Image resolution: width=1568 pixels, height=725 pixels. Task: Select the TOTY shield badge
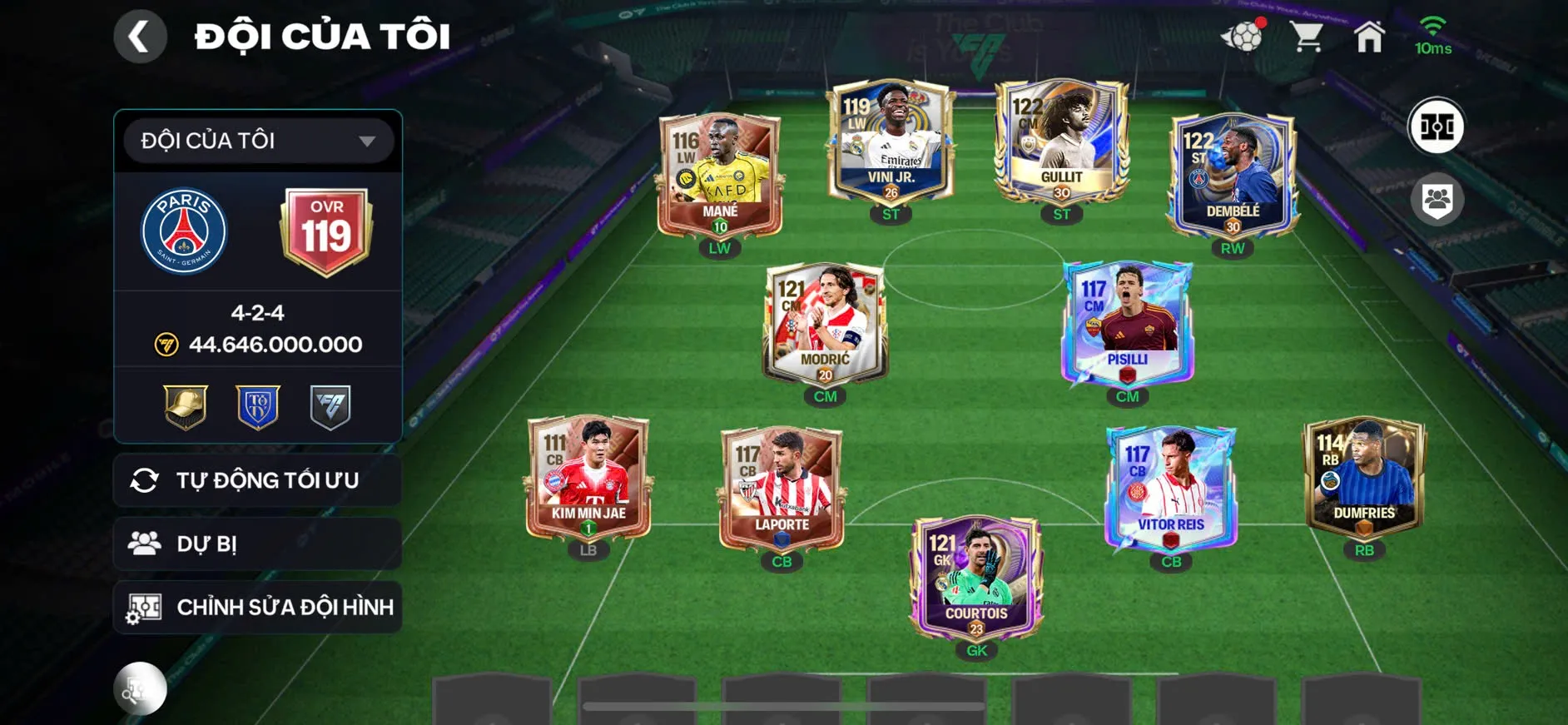pyautogui.click(x=256, y=408)
